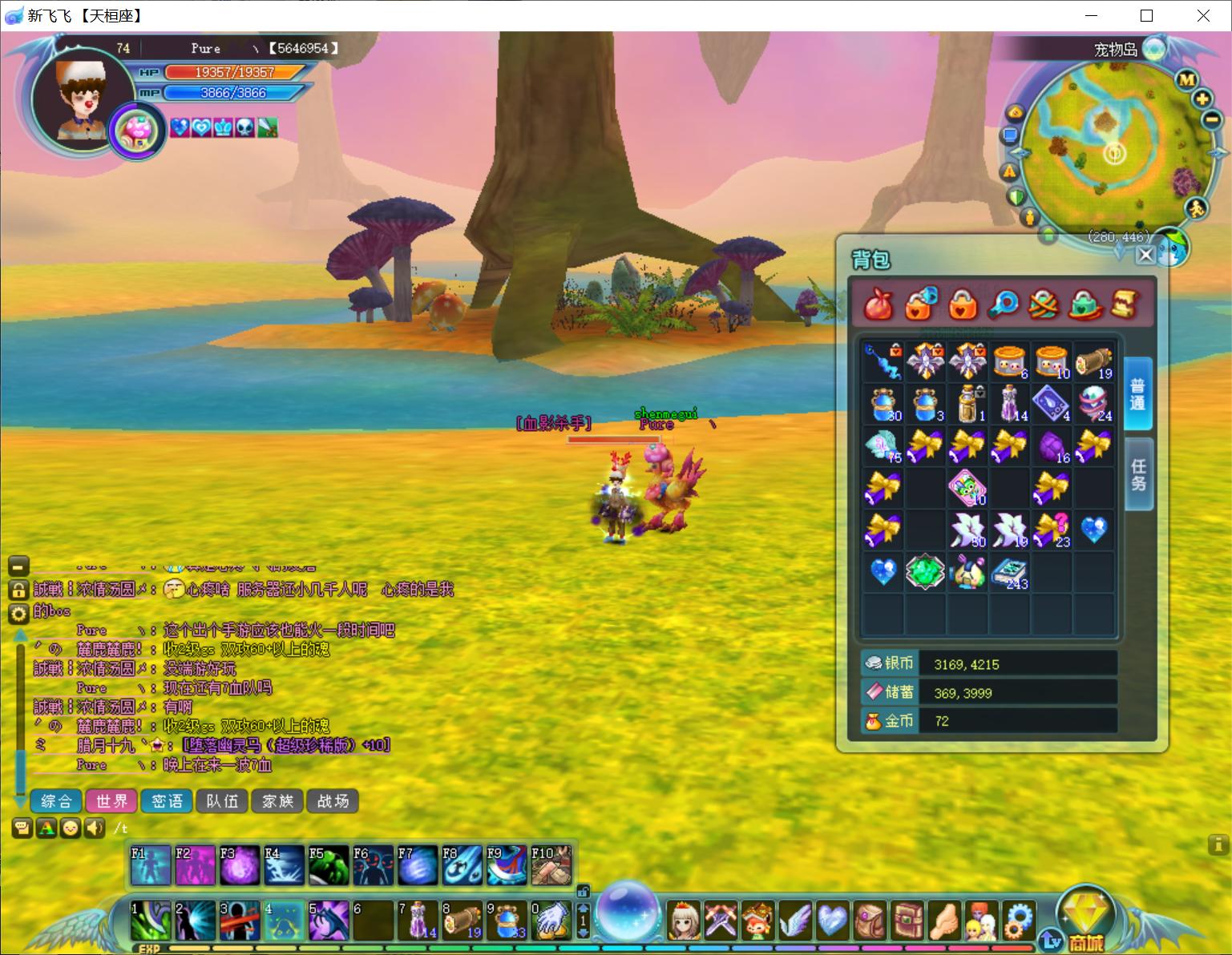Switch to the 任务 bag tab
The width and height of the screenshot is (1232, 955).
point(1138,474)
